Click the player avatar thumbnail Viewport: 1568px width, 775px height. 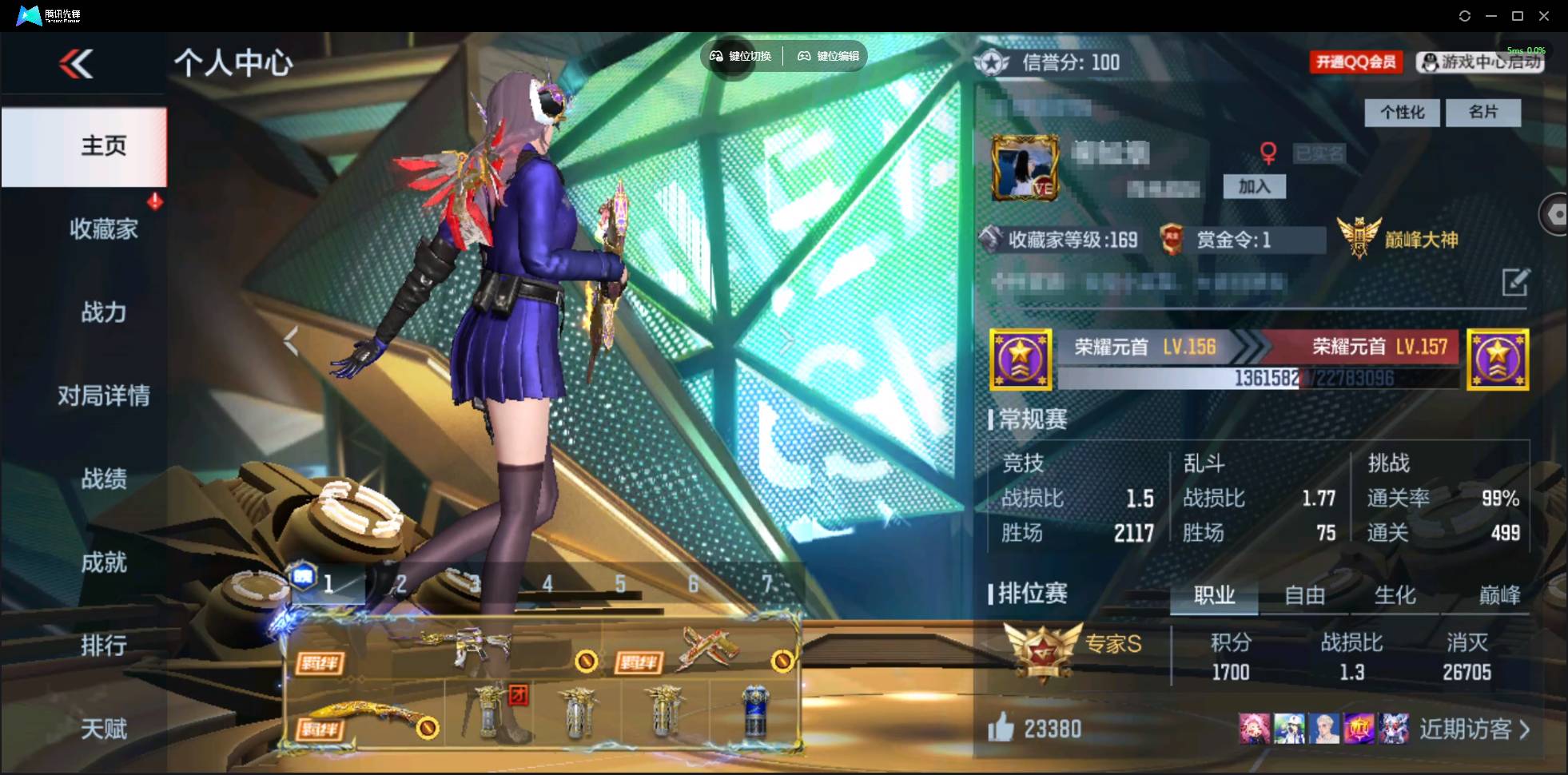coord(1027,167)
